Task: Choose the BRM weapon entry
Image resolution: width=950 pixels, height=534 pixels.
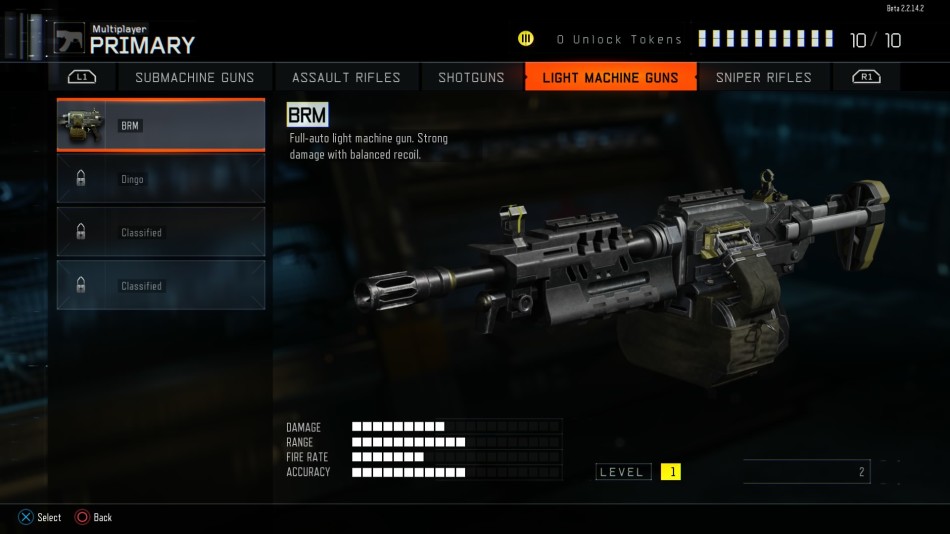Action: [x=161, y=125]
